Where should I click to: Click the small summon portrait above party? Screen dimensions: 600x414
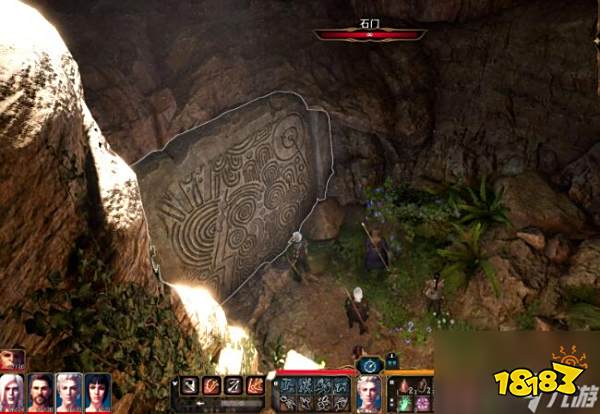click(11, 359)
